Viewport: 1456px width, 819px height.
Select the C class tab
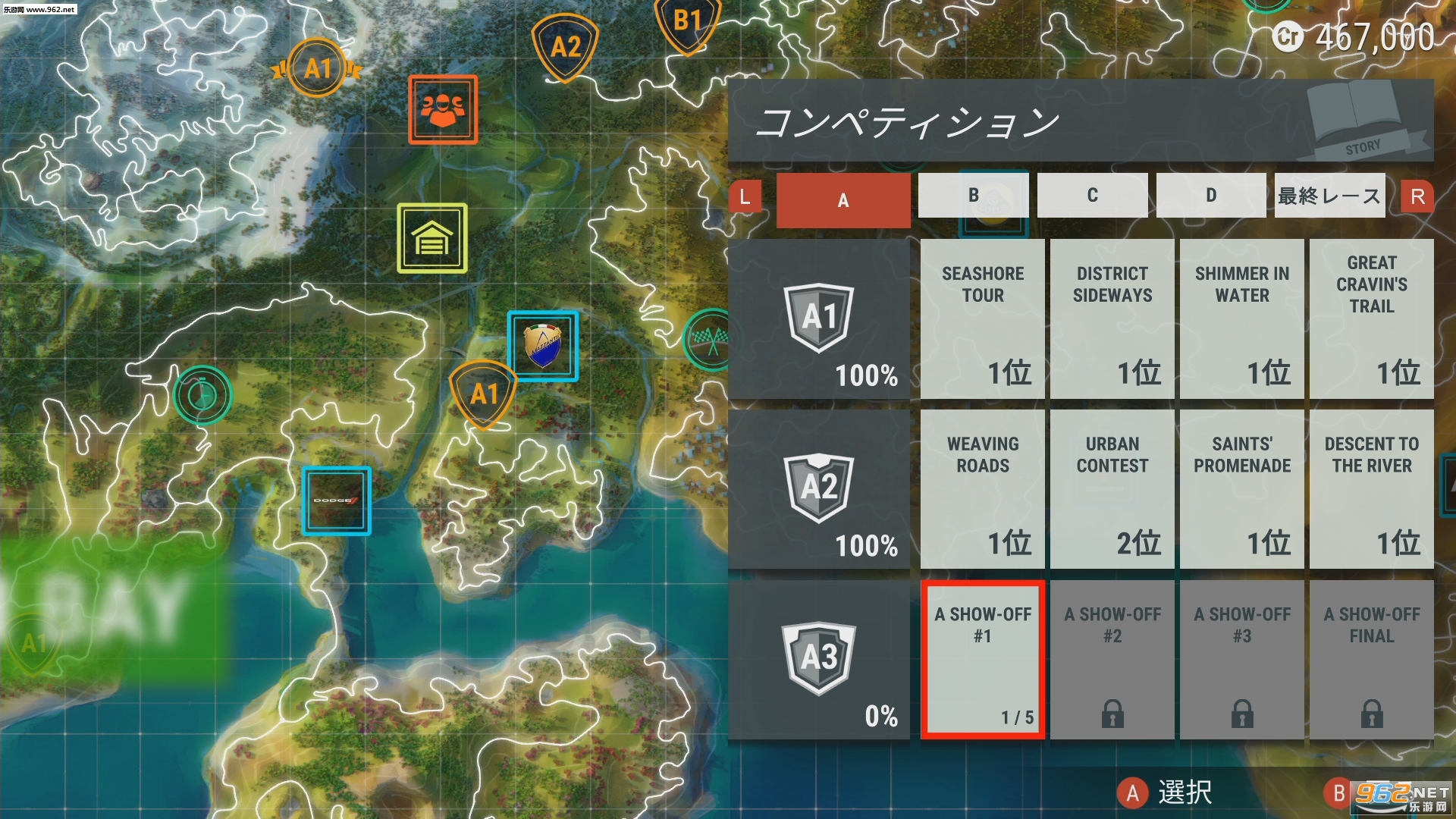pos(1092,196)
